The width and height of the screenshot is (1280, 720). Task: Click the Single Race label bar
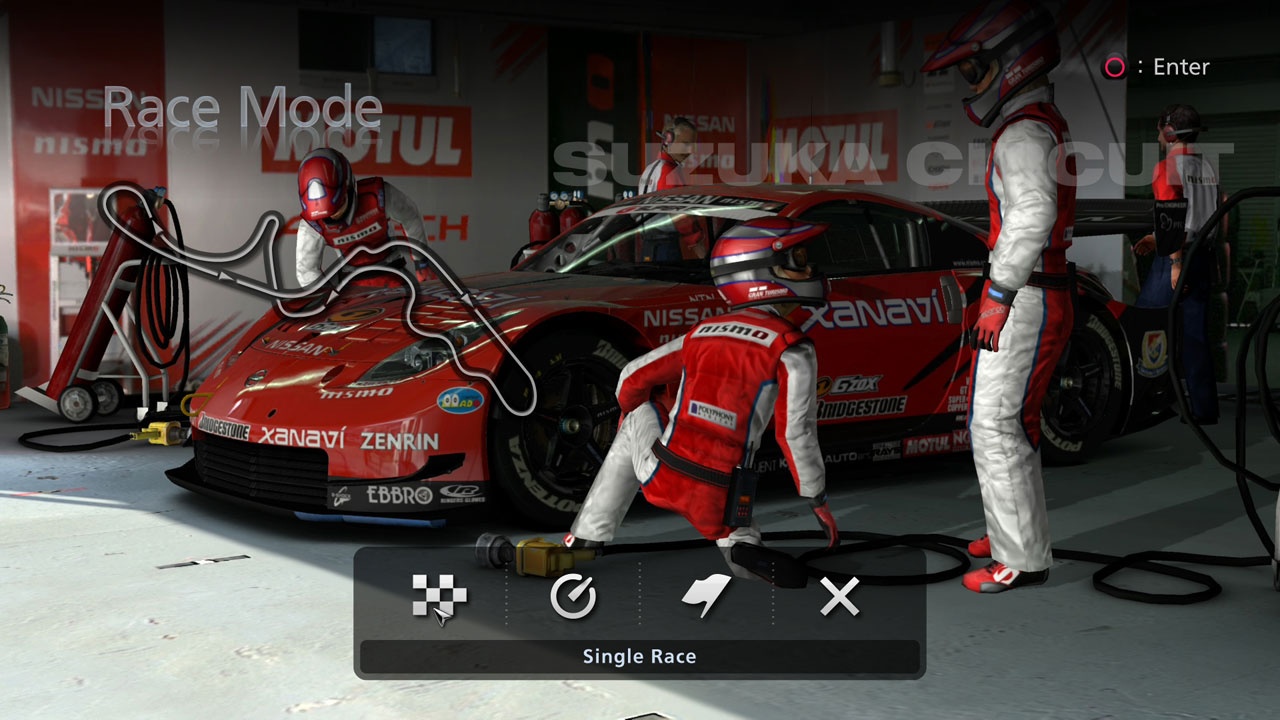[x=640, y=657]
